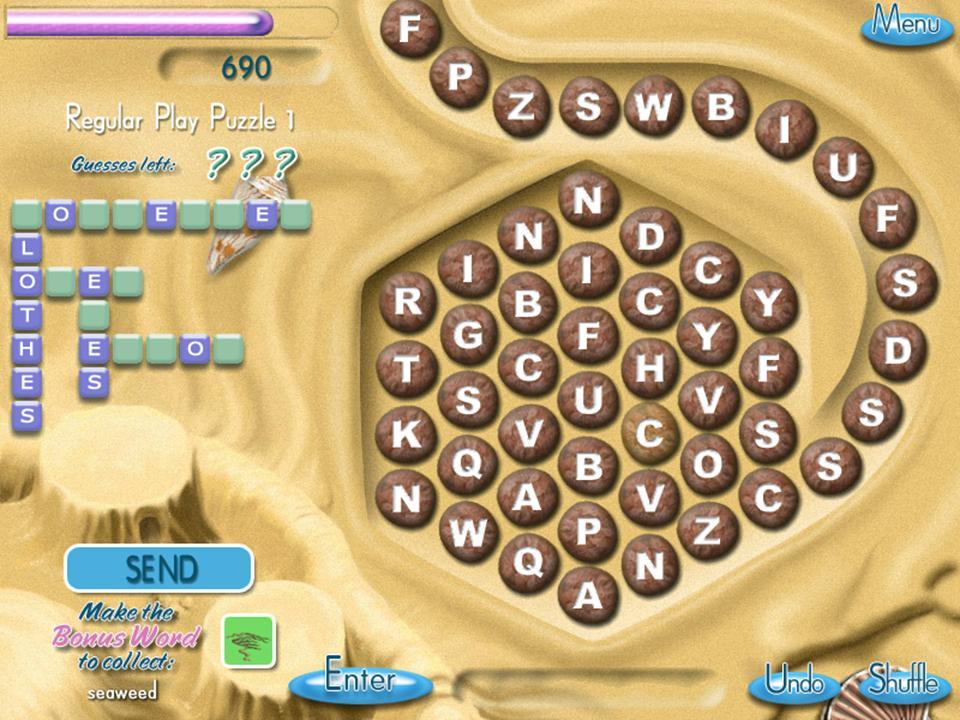This screenshot has height=720, width=960.
Task: Choose the letter T tile
Action: [407, 369]
